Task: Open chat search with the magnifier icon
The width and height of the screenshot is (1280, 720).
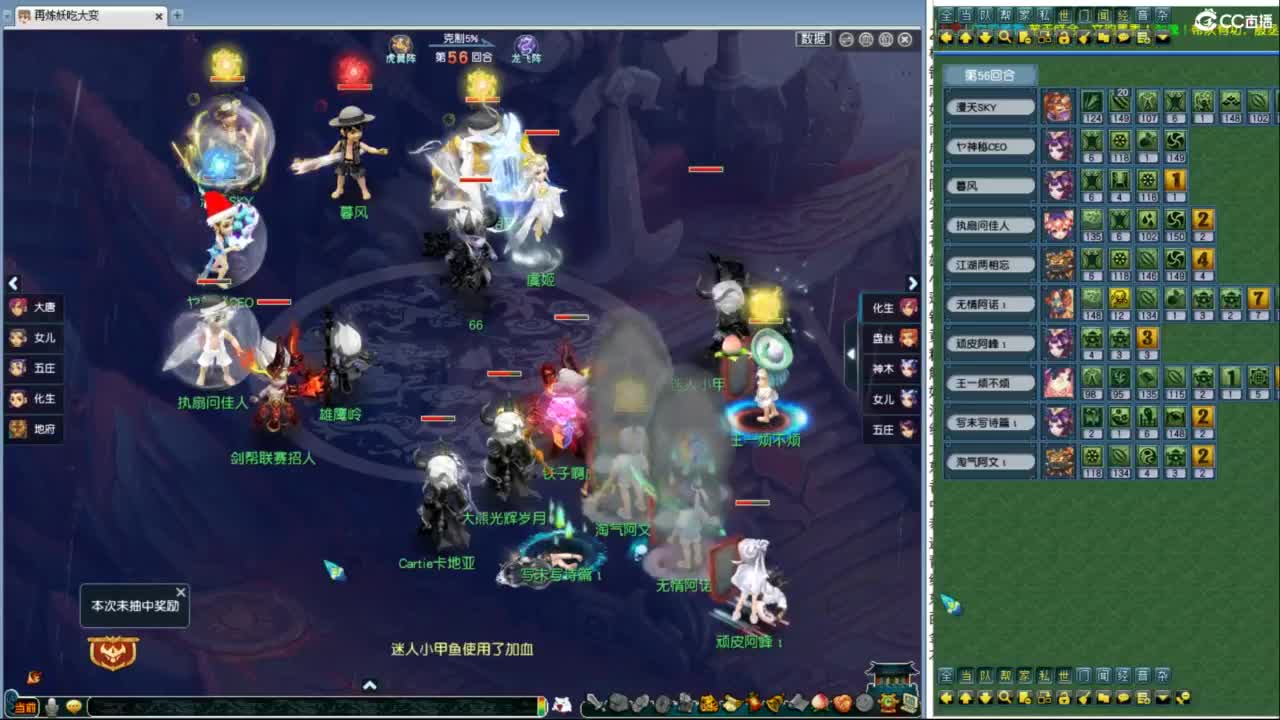Action: pyautogui.click(x=1004, y=37)
